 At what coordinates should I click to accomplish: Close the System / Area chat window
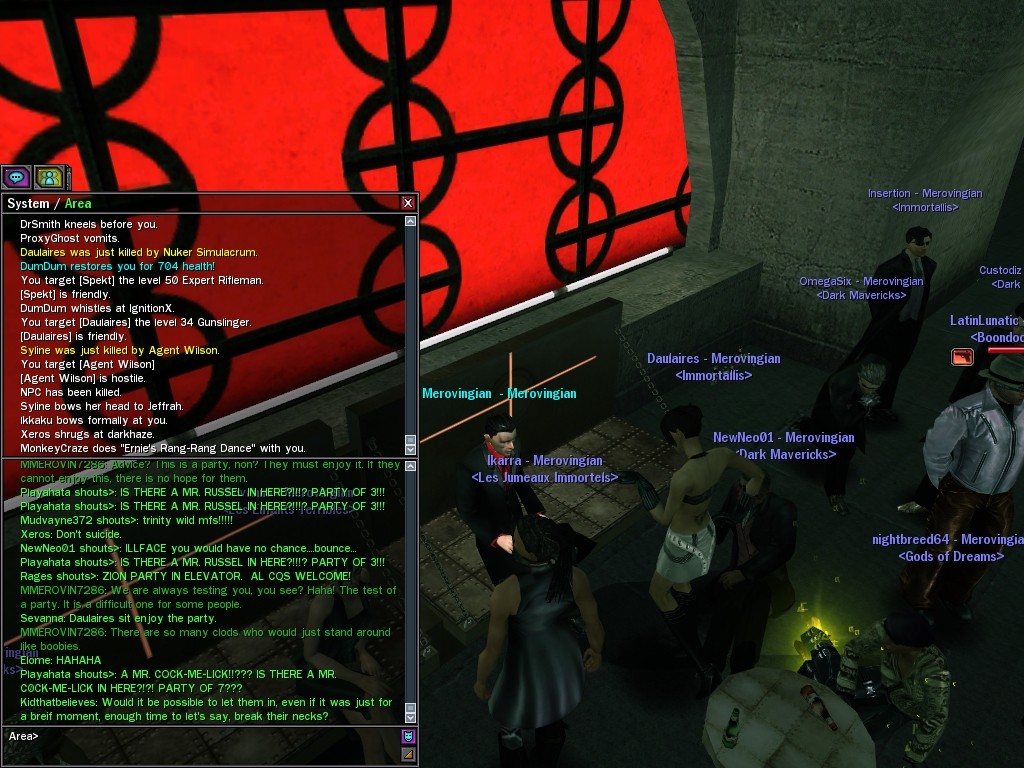[408, 203]
